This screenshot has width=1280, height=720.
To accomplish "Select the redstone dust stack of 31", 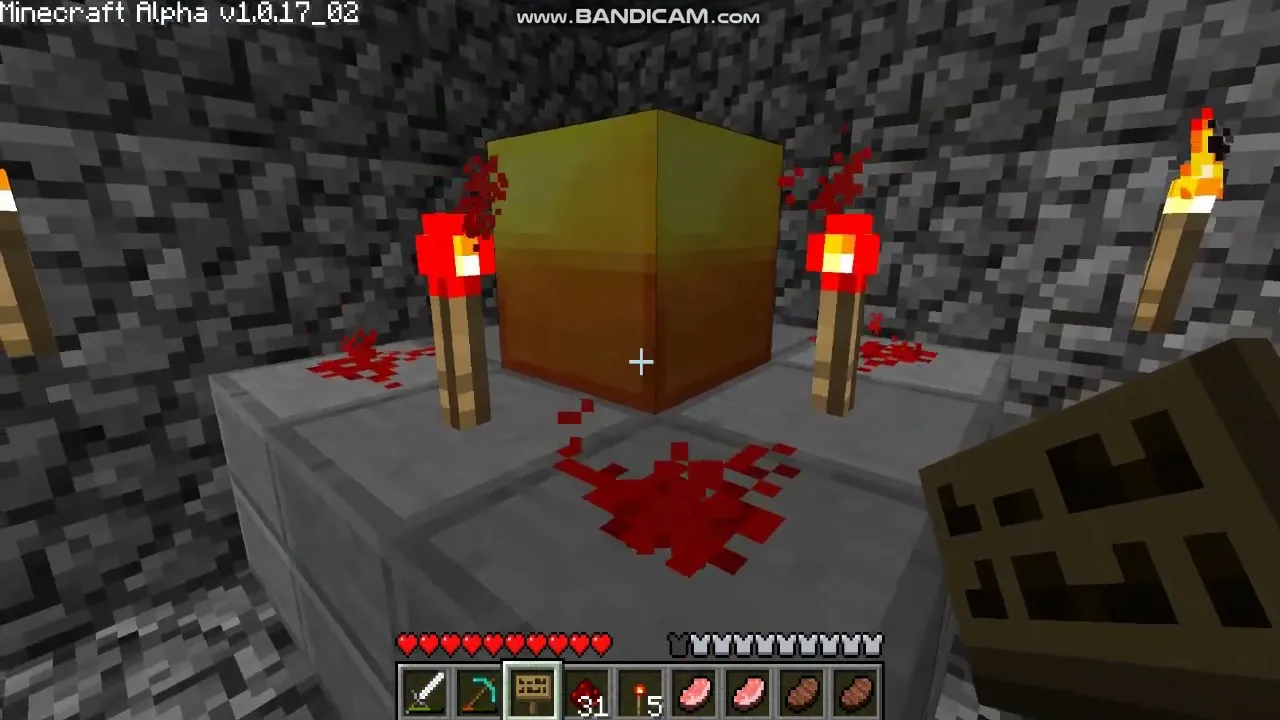I will pyautogui.click(x=586, y=692).
